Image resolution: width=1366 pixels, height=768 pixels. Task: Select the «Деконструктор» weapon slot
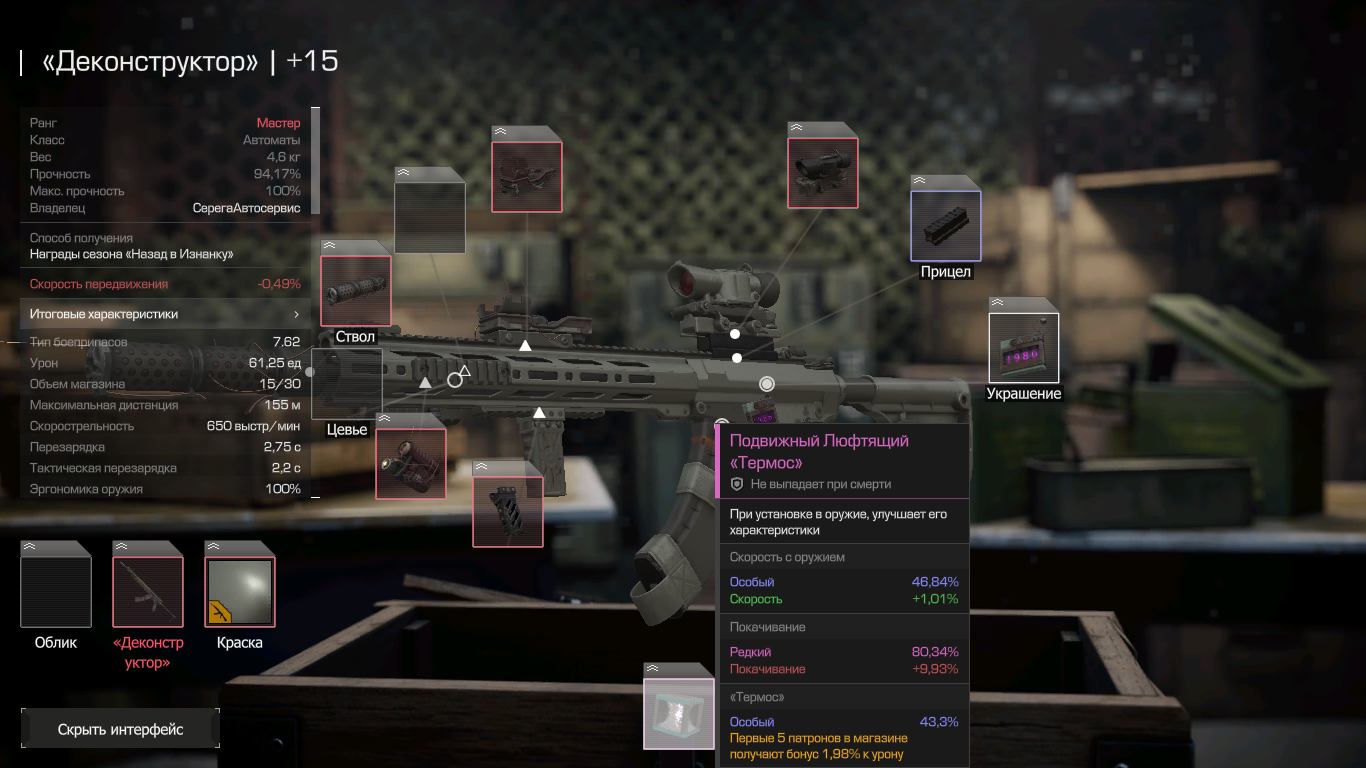click(x=148, y=592)
